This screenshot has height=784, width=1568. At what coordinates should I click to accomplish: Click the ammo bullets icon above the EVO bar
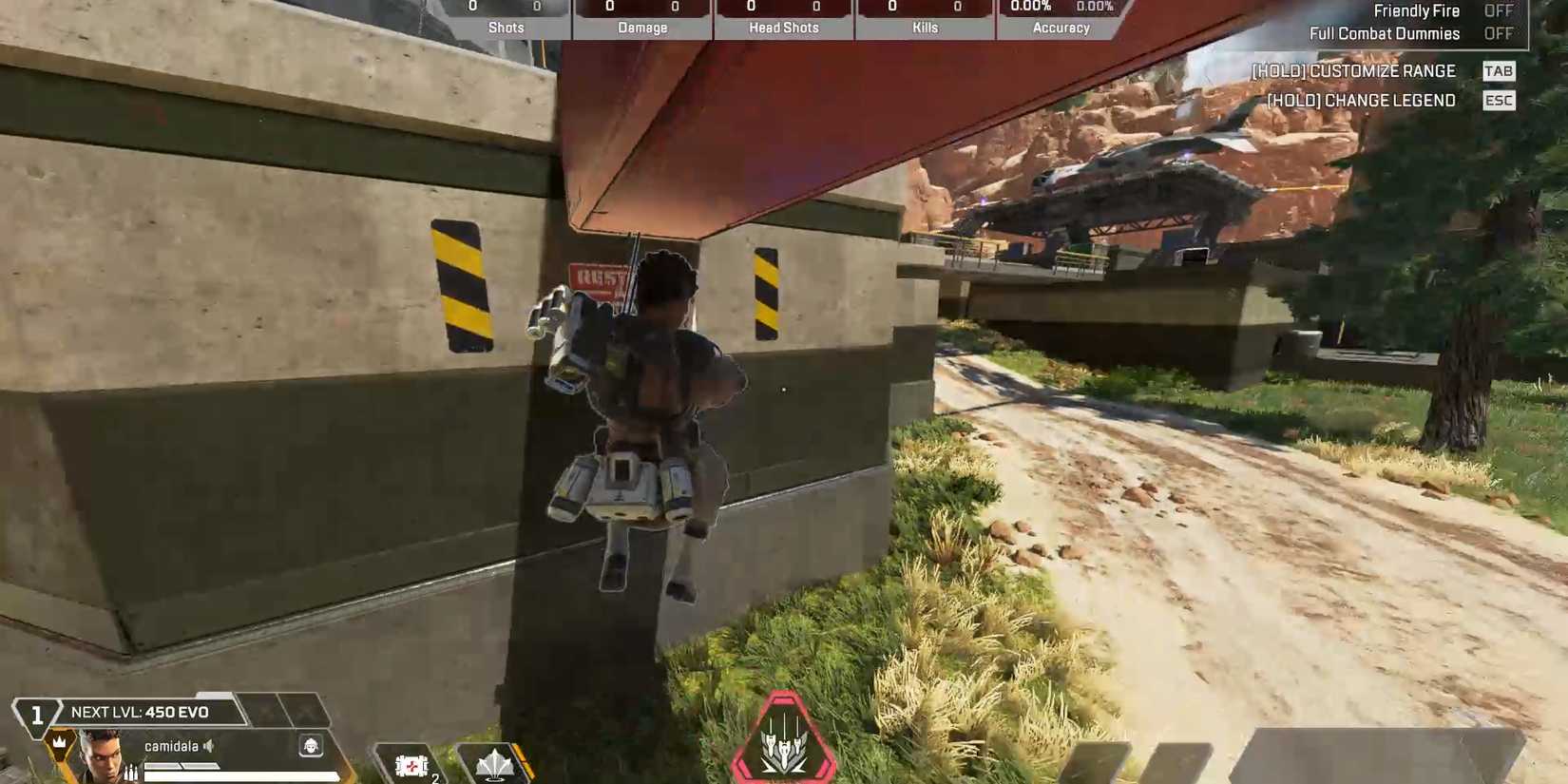click(130, 771)
